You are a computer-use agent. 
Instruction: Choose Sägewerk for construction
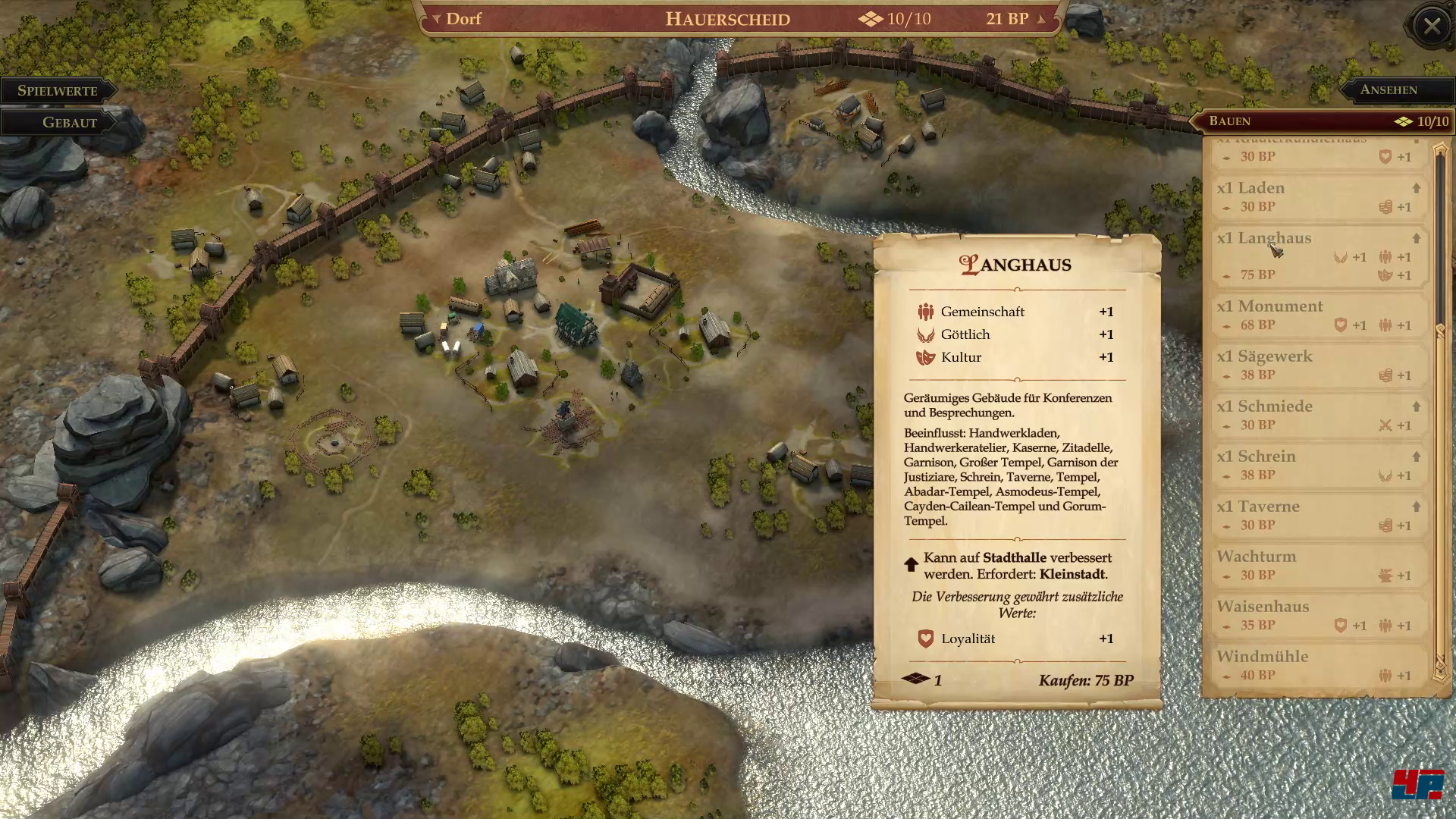click(1318, 365)
